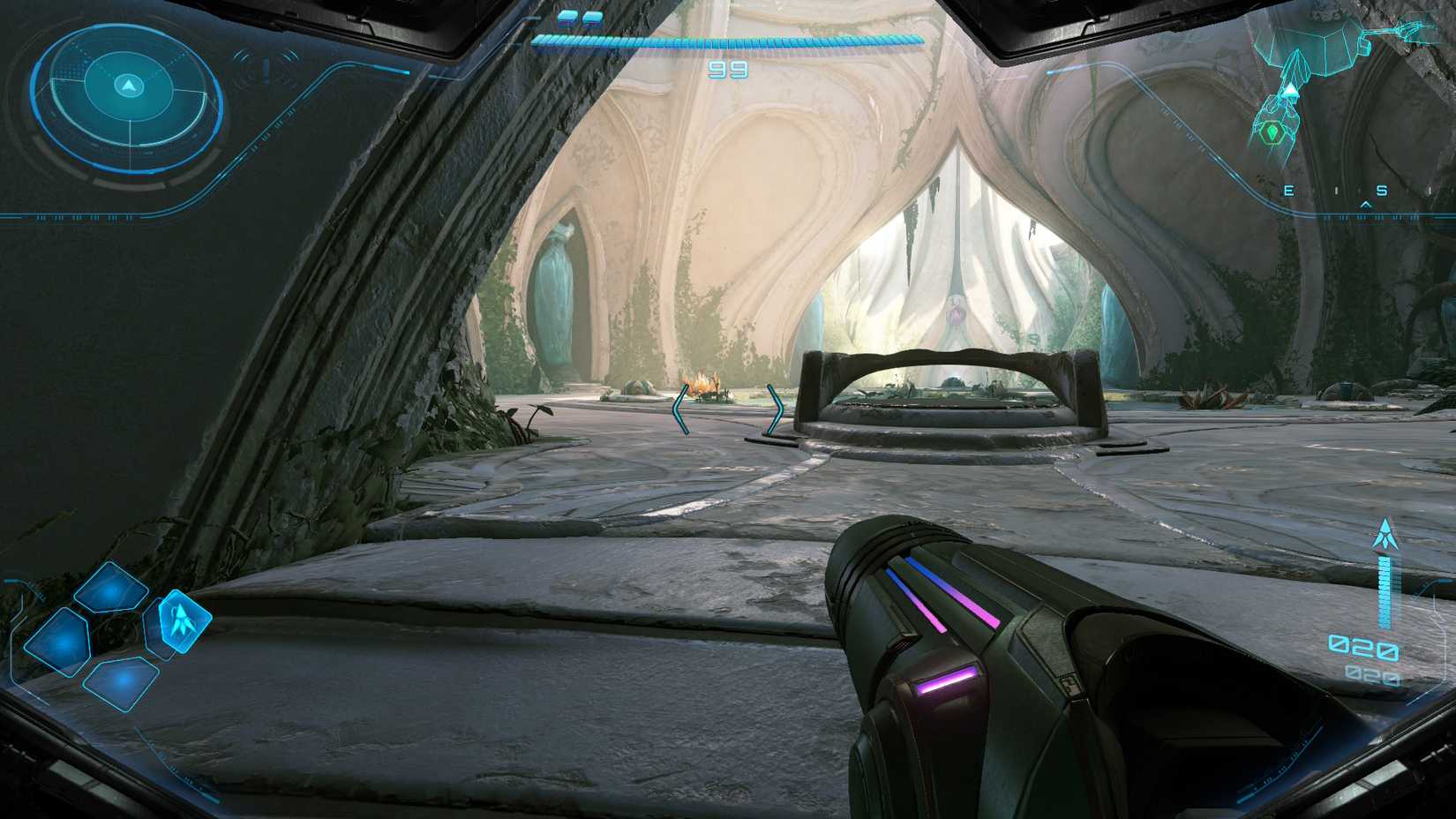Viewport: 1456px width, 819px height.
Task: Expand the chevron beneath the compass strip
Action: pyautogui.click(x=1367, y=203)
